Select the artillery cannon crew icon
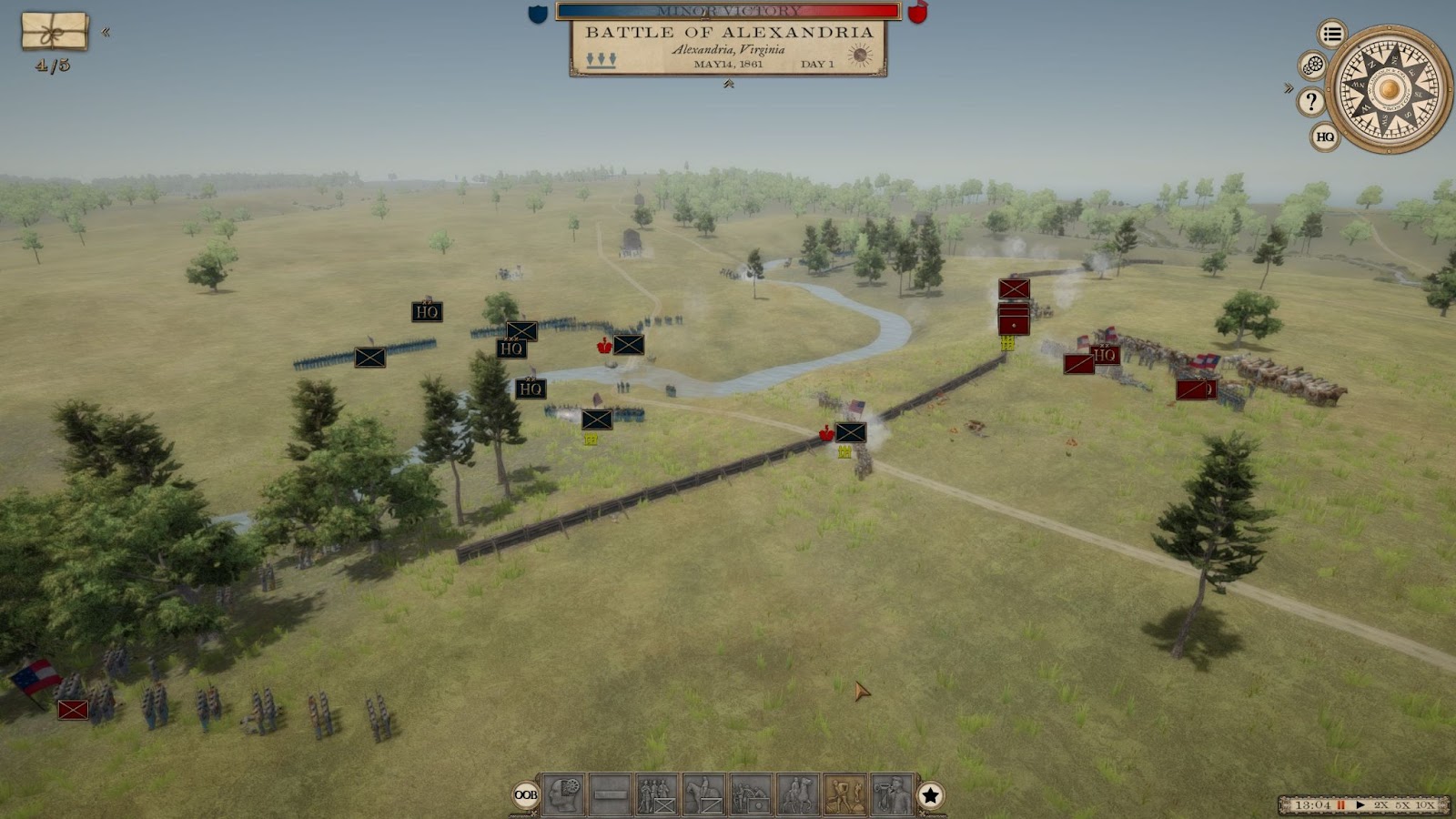 tap(751, 794)
